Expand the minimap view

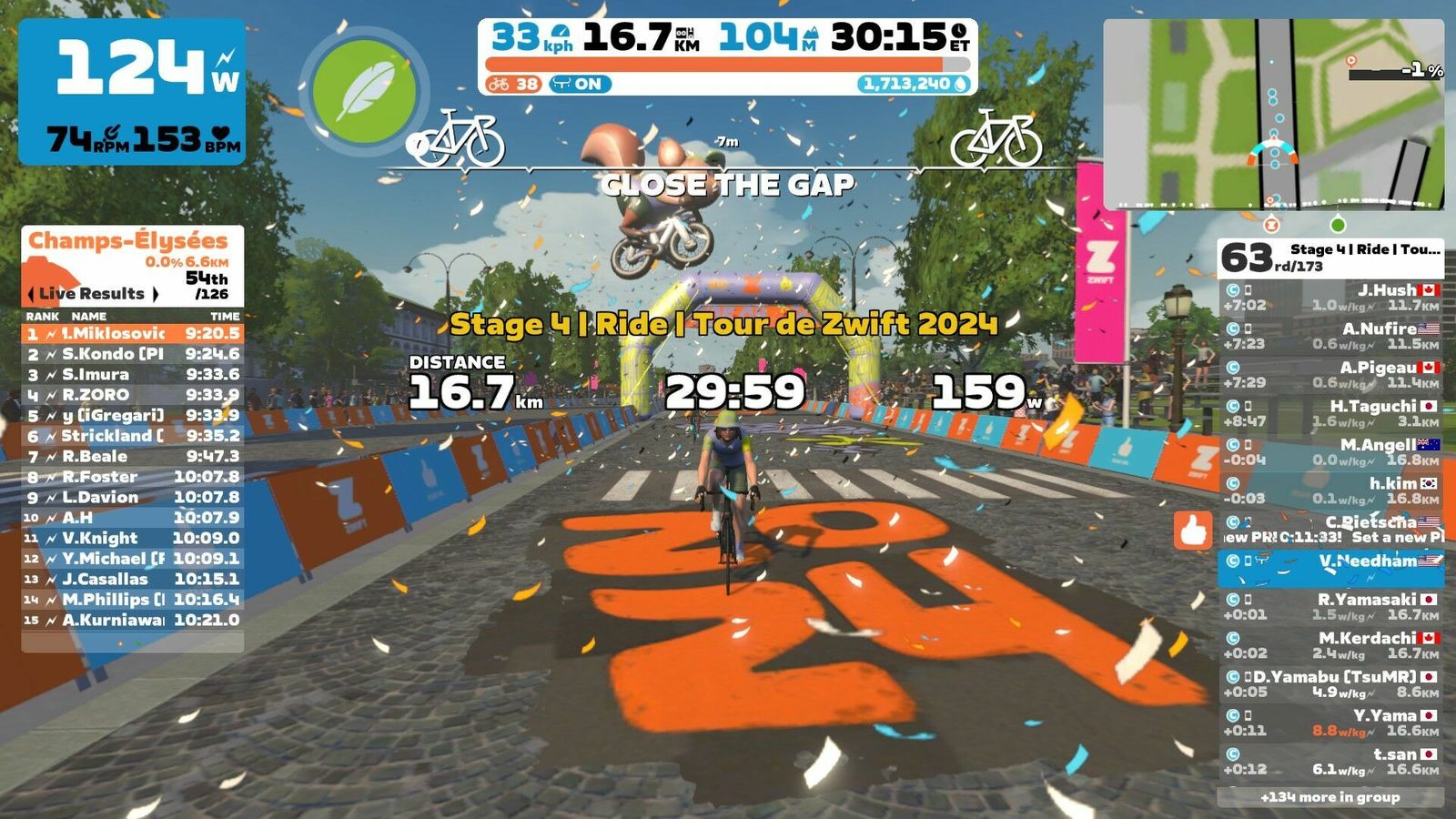[x=1274, y=114]
